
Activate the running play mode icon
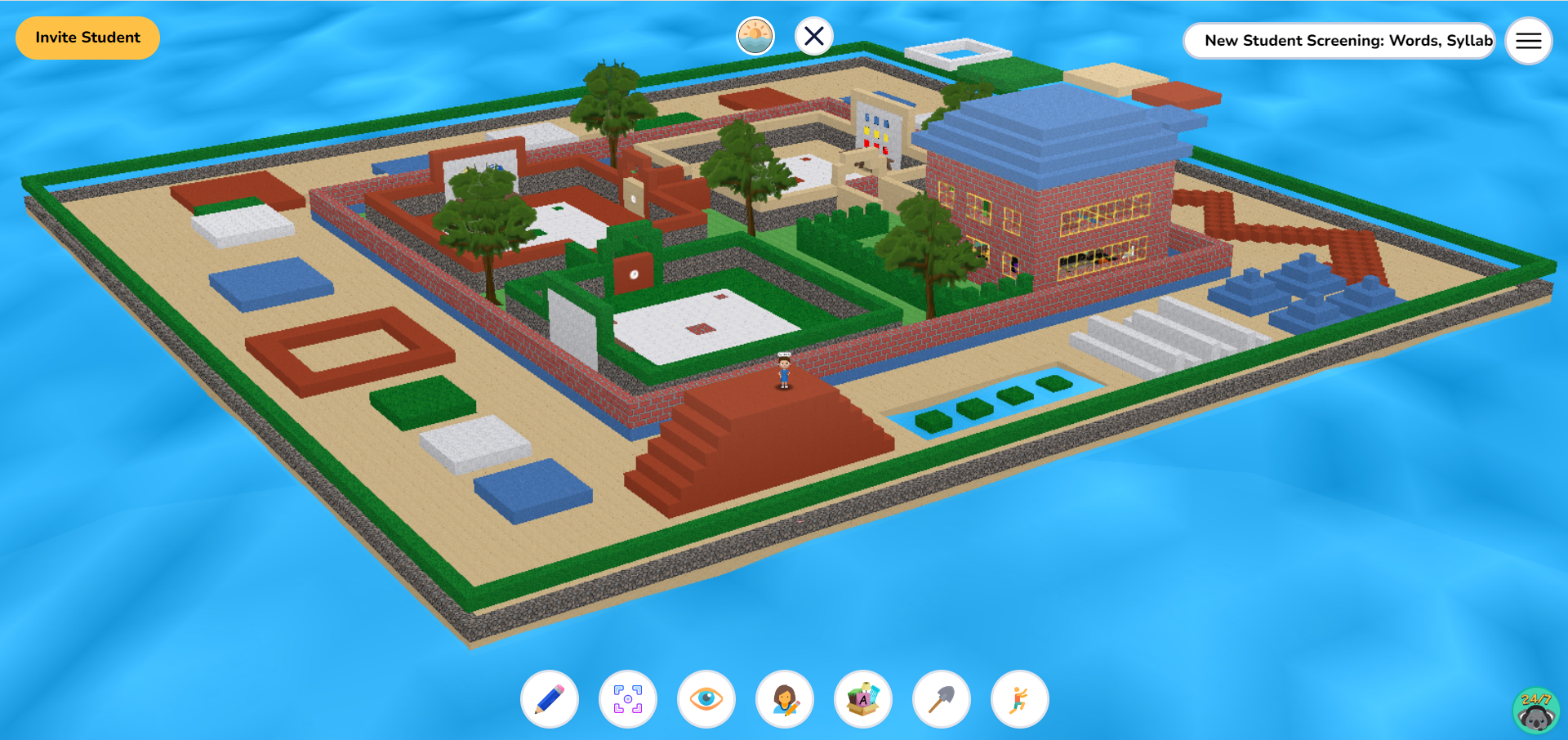click(1019, 700)
